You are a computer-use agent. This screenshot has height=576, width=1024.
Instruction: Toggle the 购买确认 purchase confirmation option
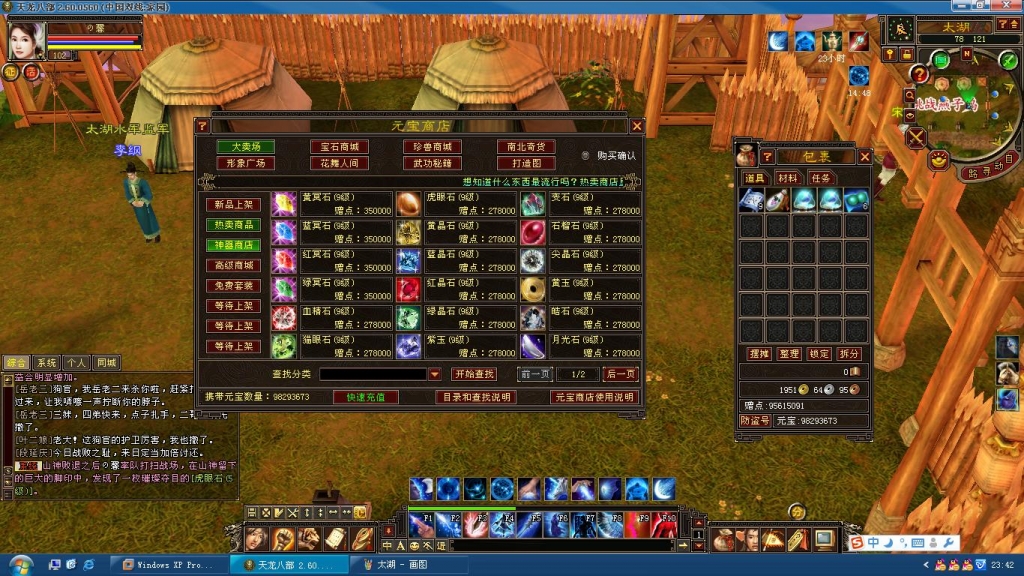tap(586, 156)
